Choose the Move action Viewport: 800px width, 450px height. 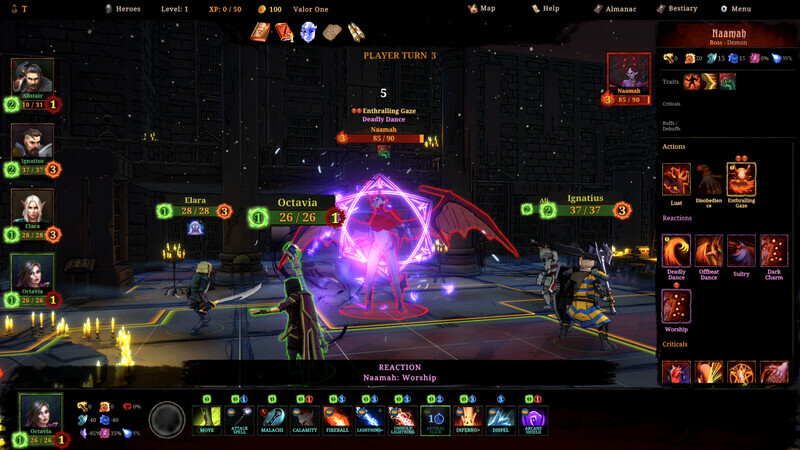coord(206,419)
